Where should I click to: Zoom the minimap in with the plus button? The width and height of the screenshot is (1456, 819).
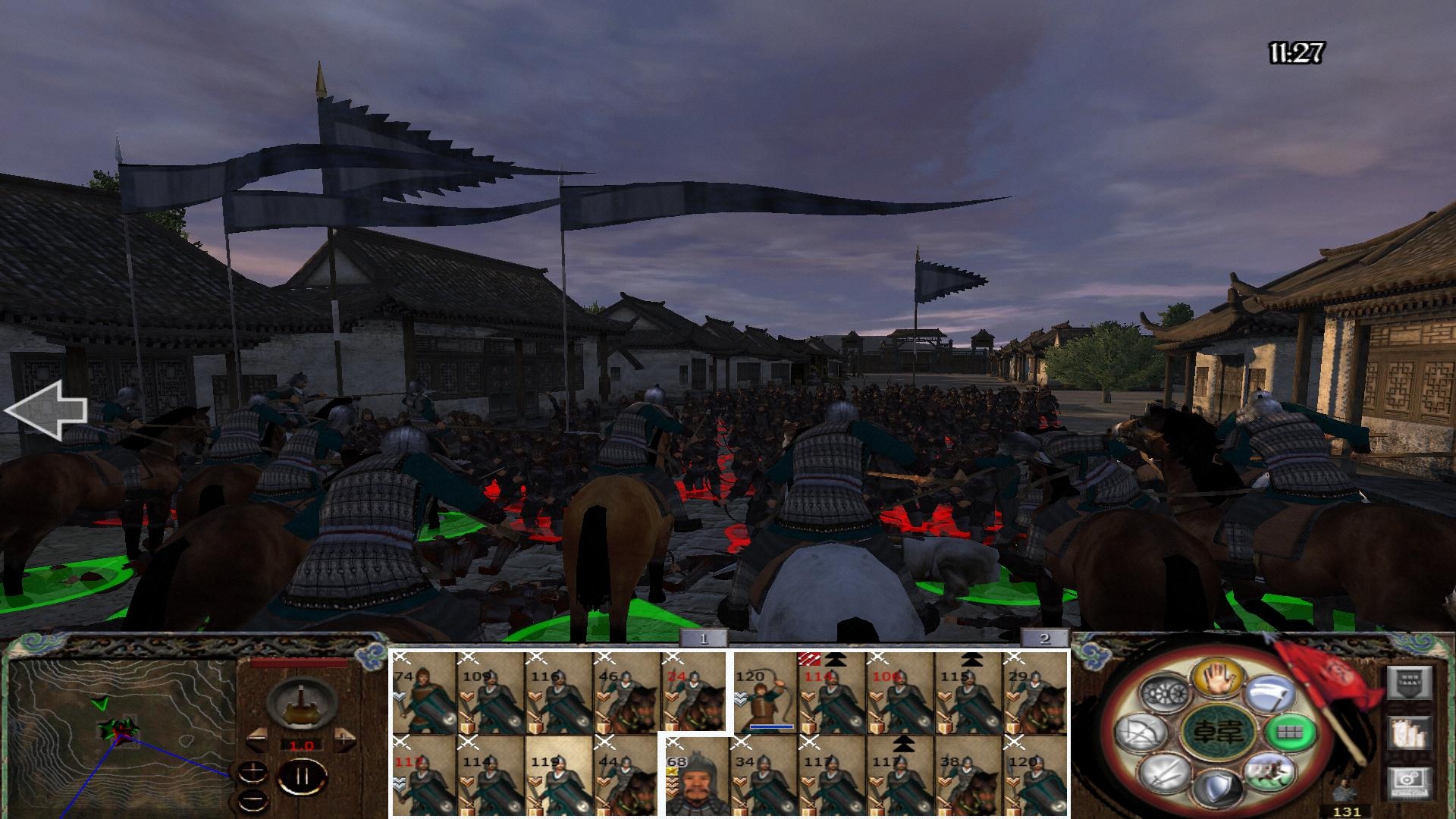tap(253, 771)
